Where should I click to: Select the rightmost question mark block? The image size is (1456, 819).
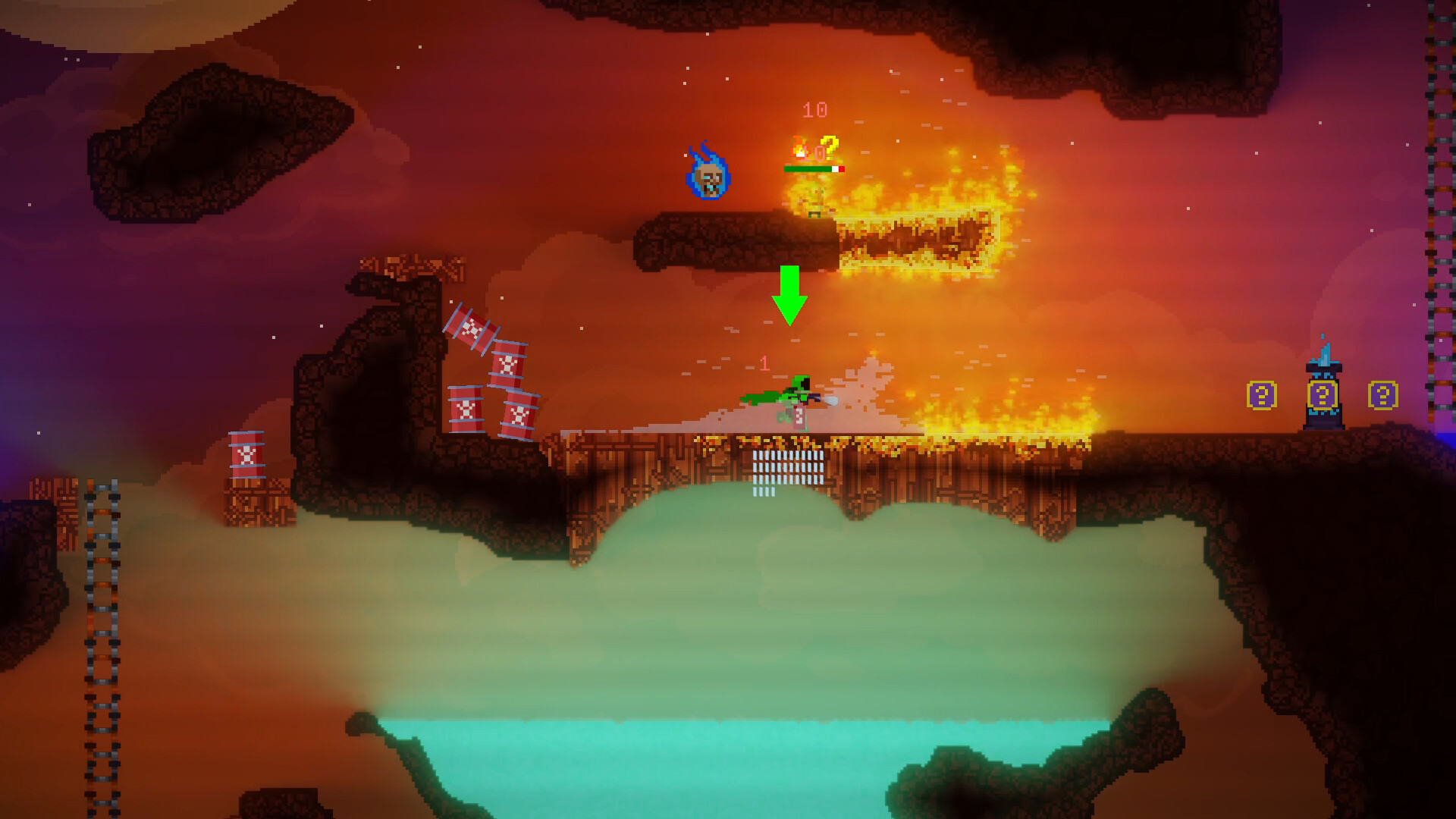point(1383,394)
